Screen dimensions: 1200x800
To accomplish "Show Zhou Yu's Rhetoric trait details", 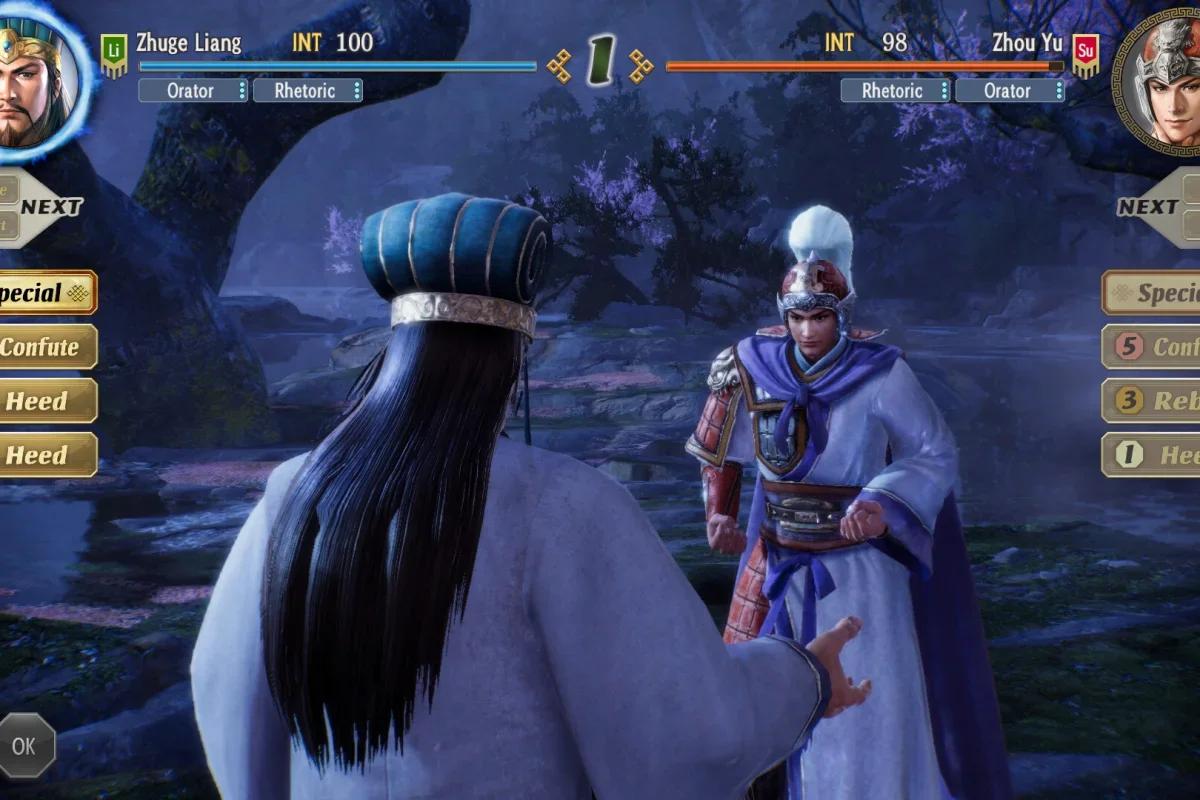I will coord(894,91).
